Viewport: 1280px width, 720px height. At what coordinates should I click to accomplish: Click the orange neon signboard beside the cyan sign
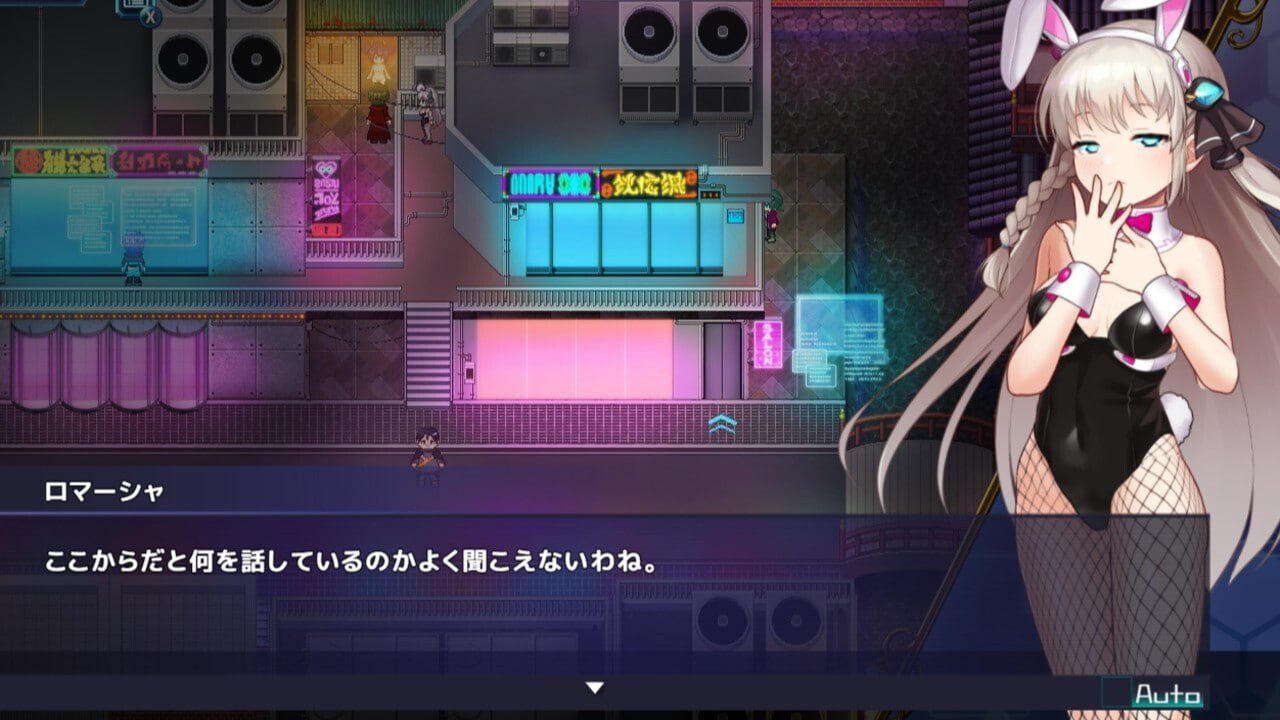pos(648,184)
